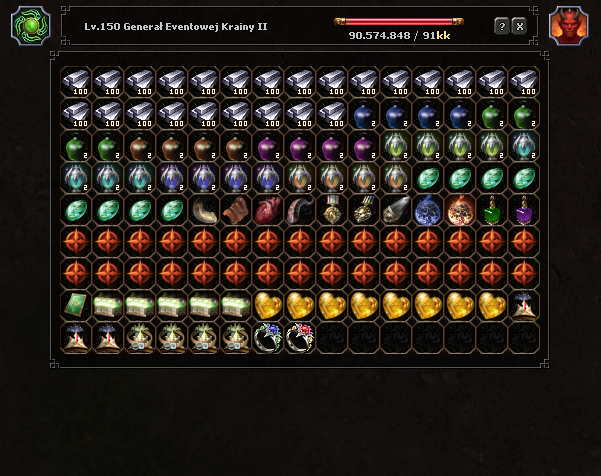Close the loot window with the X button
The height and width of the screenshot is (476, 601).
[519, 26]
